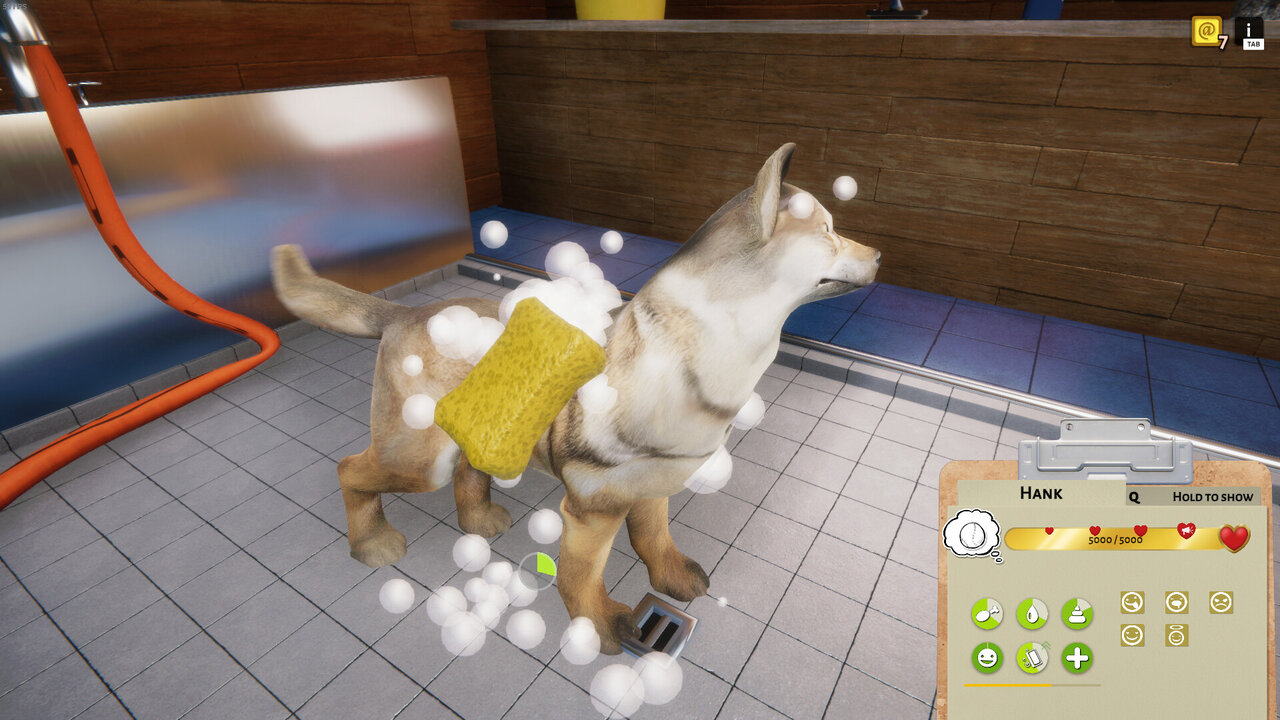This screenshot has width=1280, height=720.
Task: Click the thought bubble showing a ball
Action: (x=972, y=532)
